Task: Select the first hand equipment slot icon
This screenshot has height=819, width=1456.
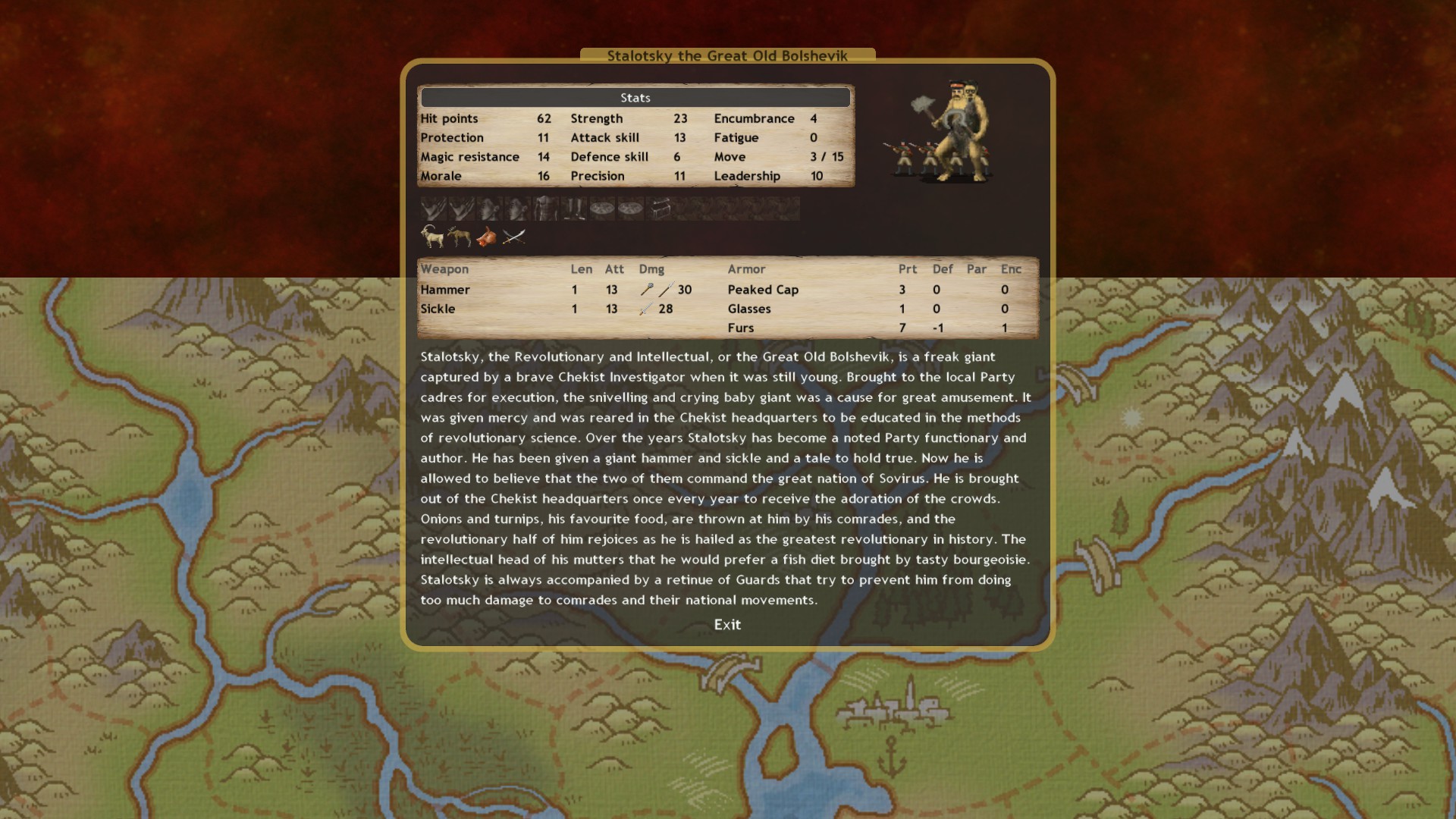Action: click(432, 208)
